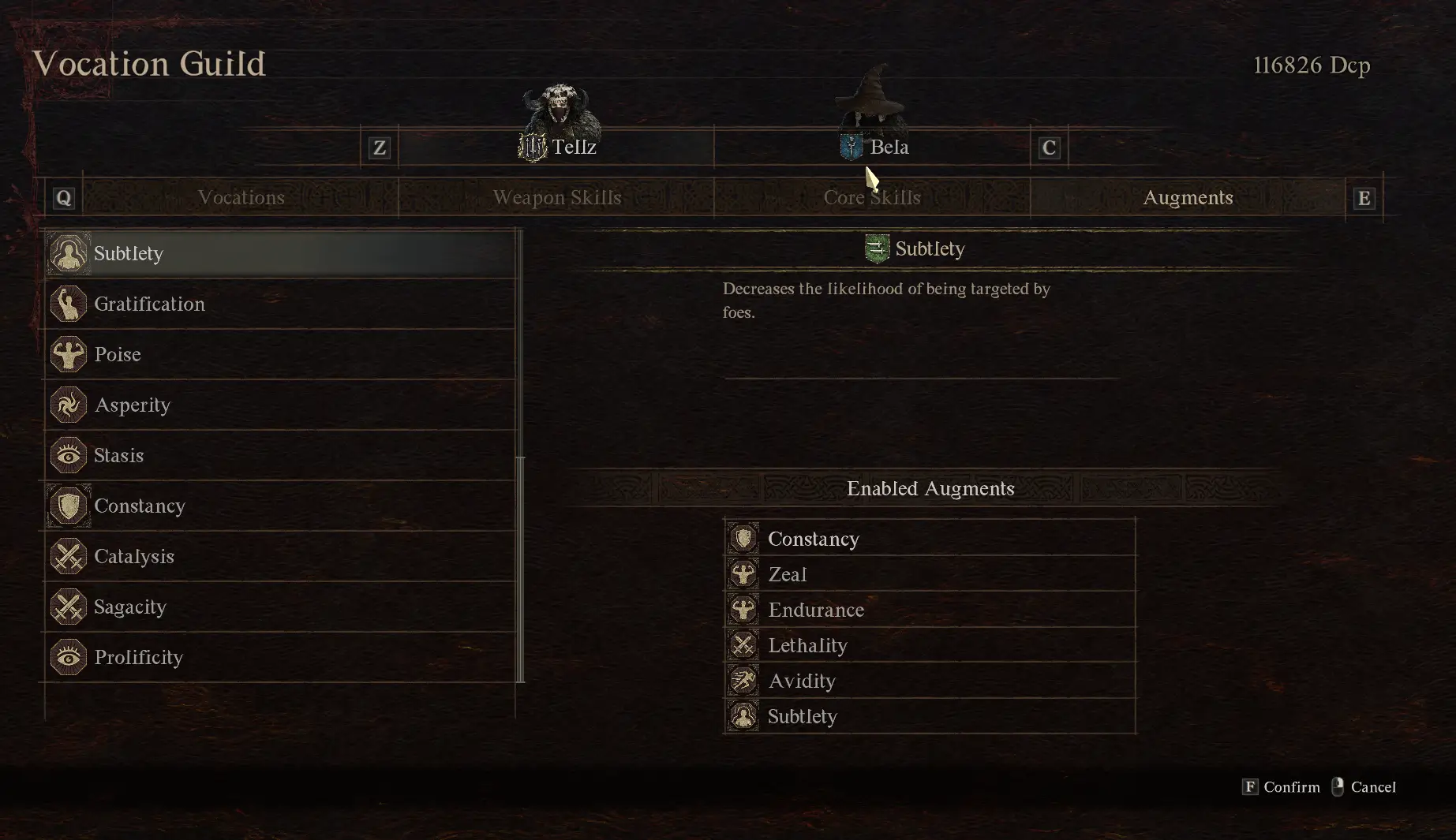Click the Sagacity crossed-swords icon
Viewport: 1456px width, 840px height.
tap(69, 607)
